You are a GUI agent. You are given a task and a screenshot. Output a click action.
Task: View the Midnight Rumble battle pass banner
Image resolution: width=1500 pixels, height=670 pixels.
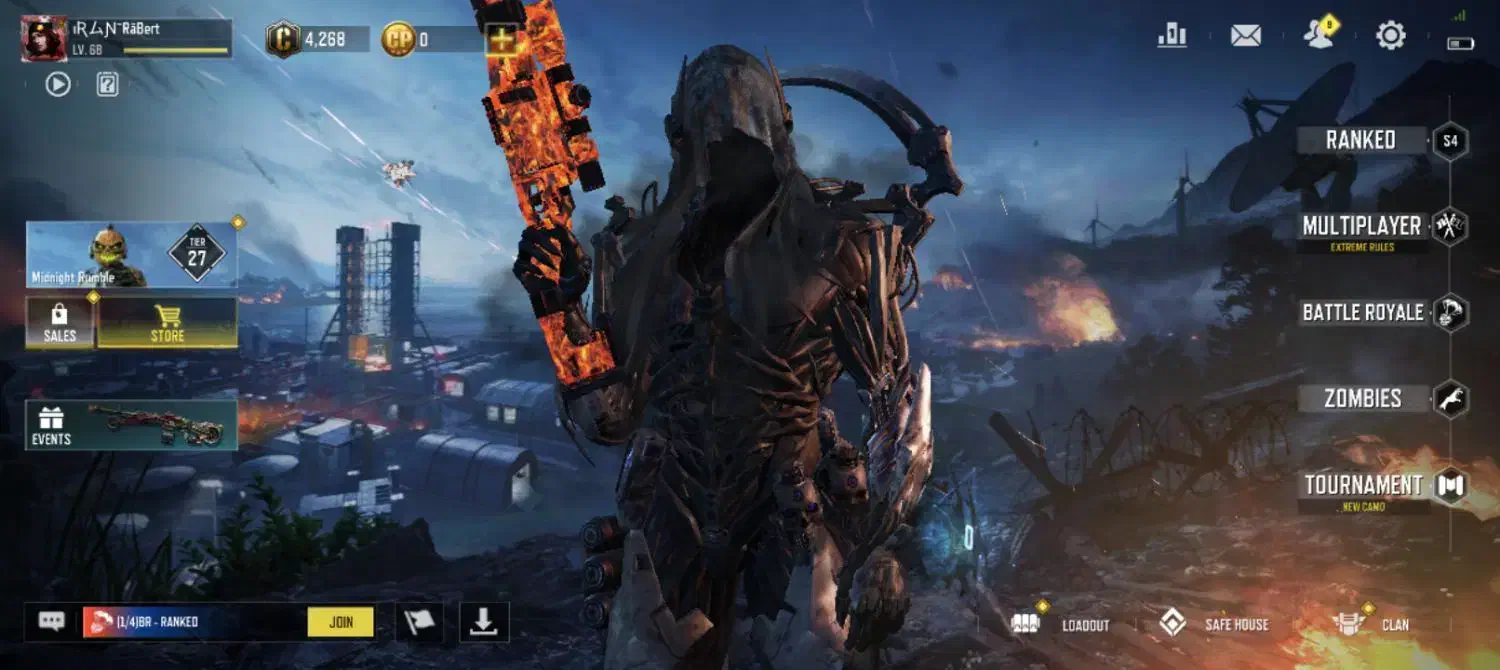click(131, 255)
